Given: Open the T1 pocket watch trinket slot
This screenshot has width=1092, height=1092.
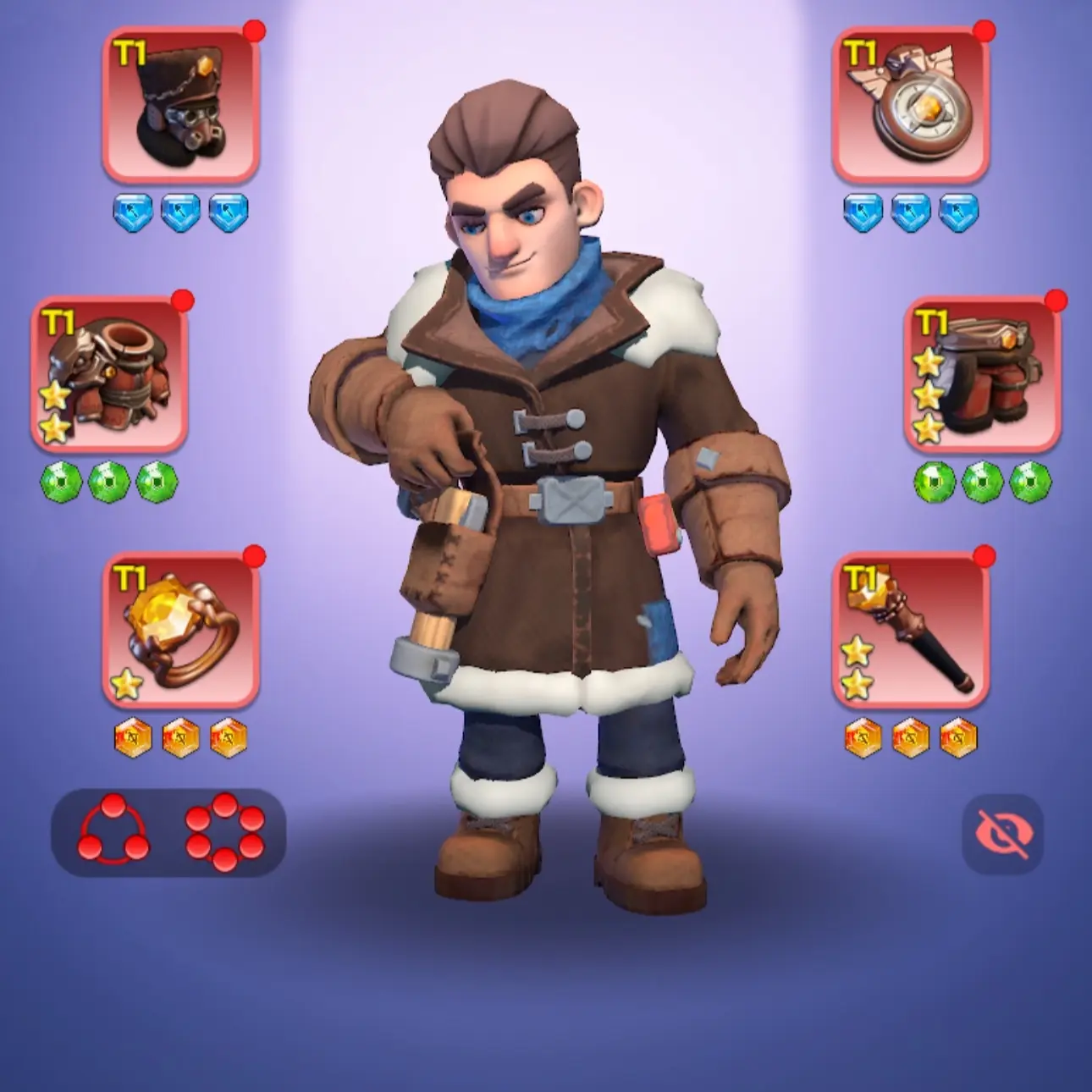Looking at the screenshot, I should 912,103.
